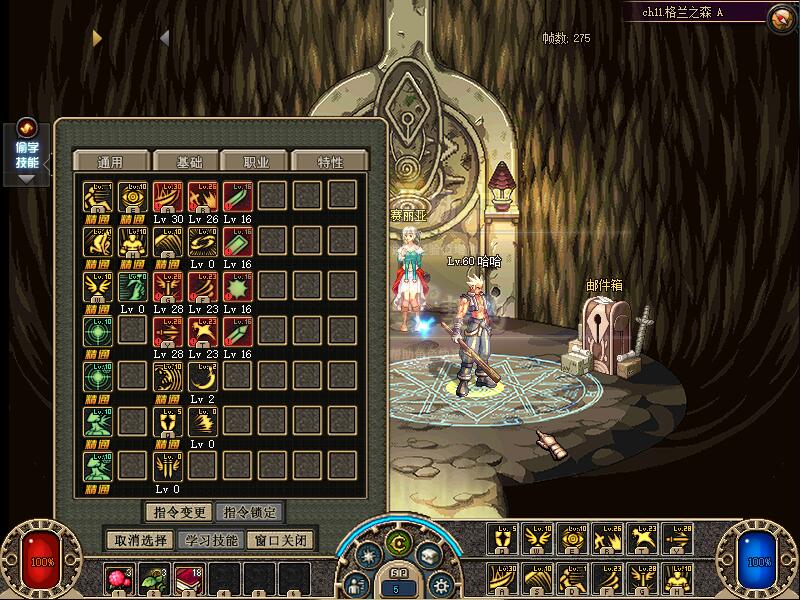Use the green herb item slot

point(155,578)
